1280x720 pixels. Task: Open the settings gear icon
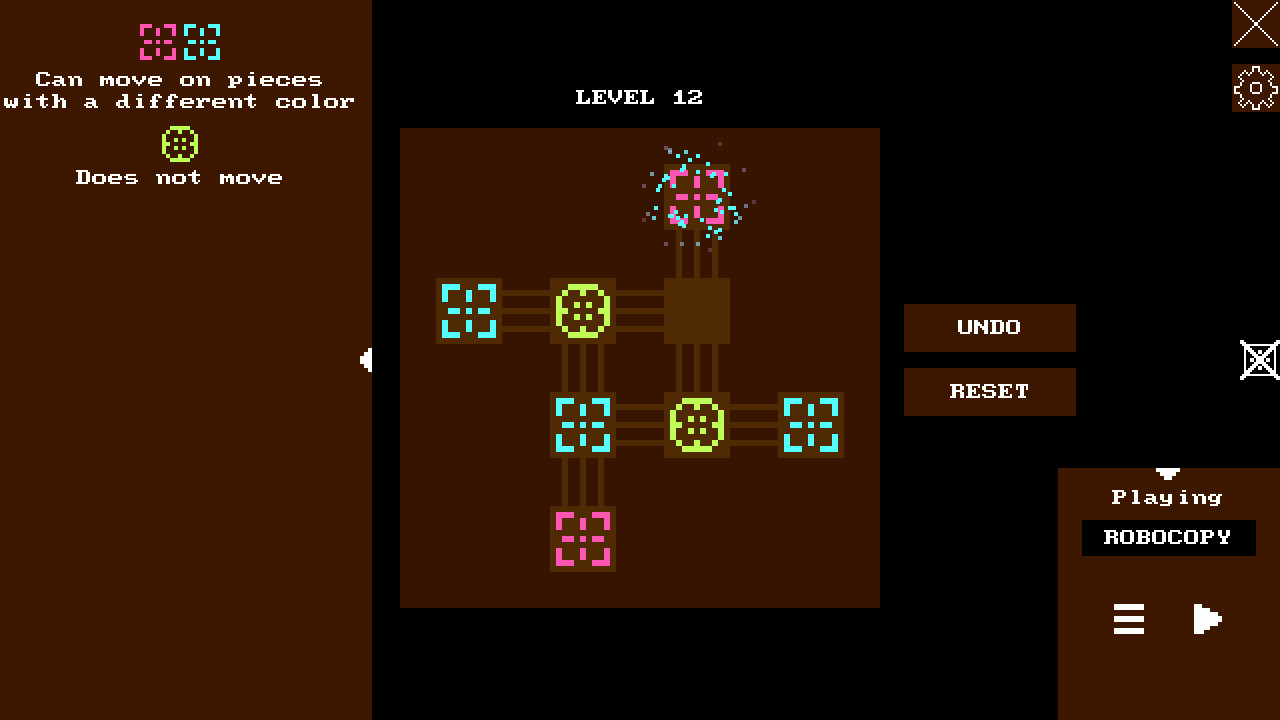[x=1254, y=87]
